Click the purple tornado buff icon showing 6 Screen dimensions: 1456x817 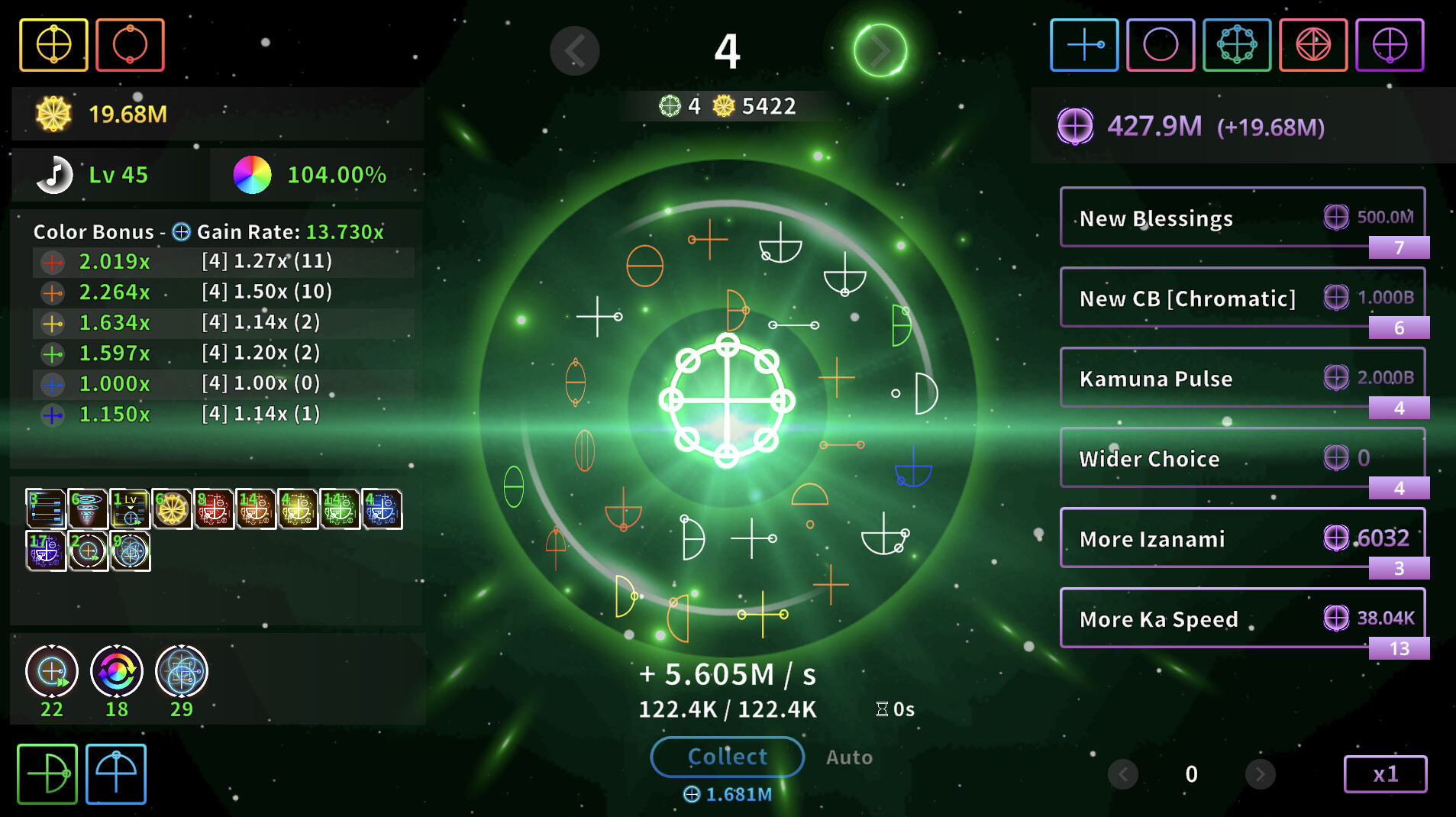click(x=88, y=508)
